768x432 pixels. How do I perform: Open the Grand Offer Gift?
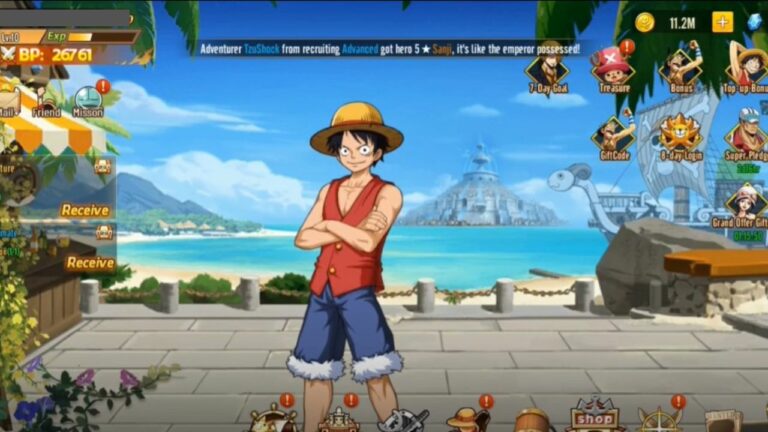click(746, 203)
